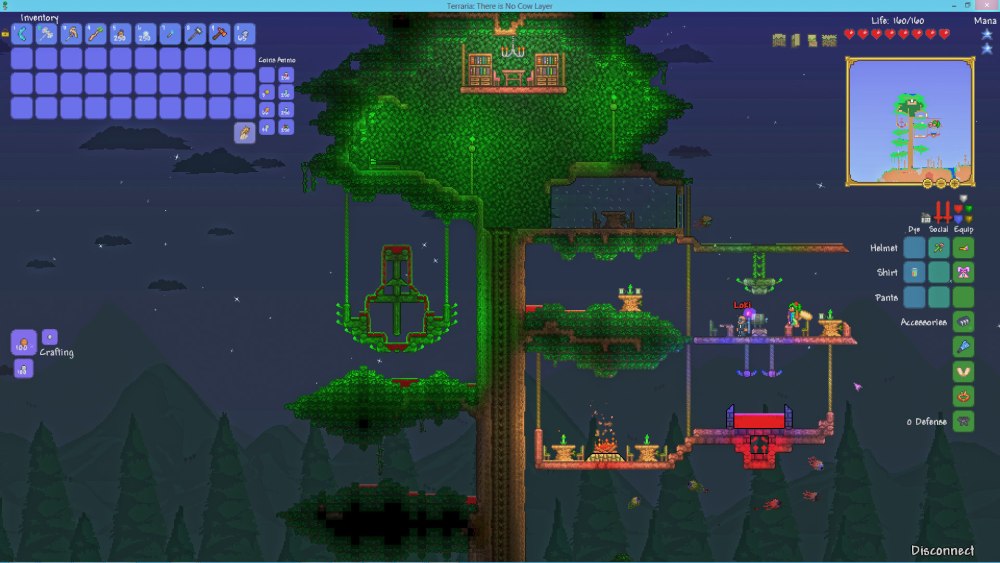Screen dimensions: 1000x563
Task: Click the Helmet equip slot
Action: tap(963, 247)
